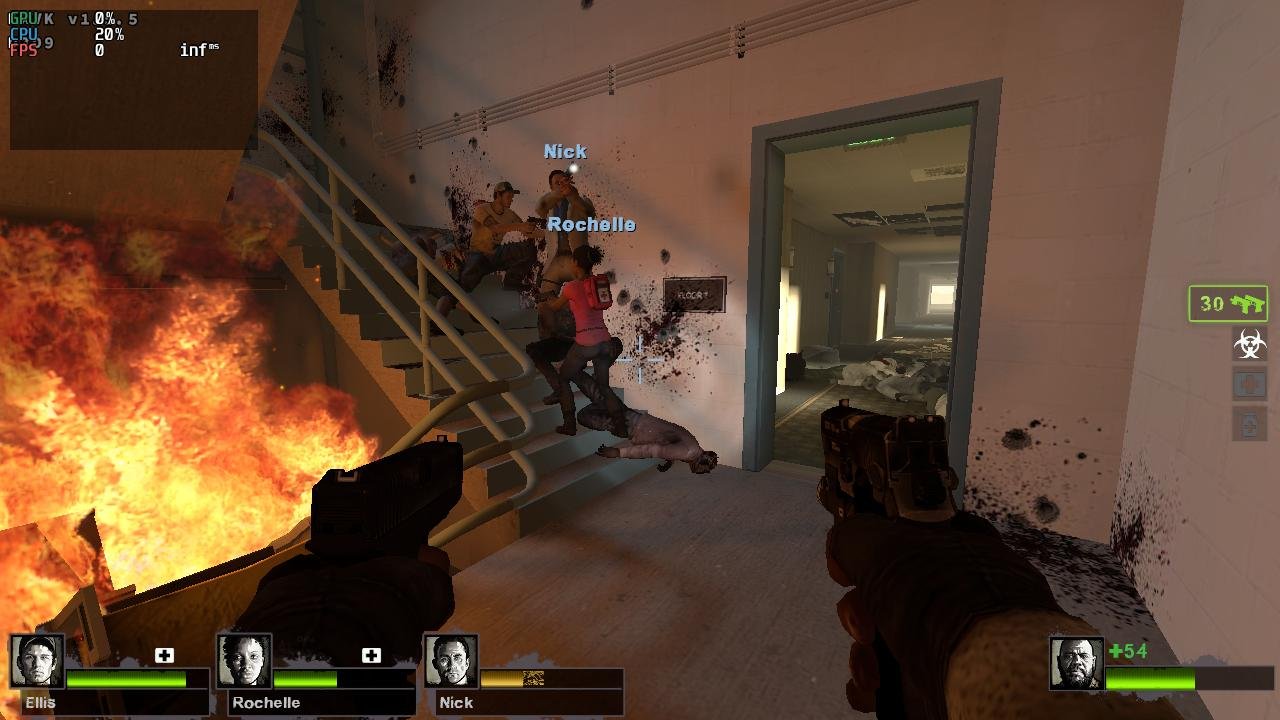Click your own survivor portrait
The image size is (1280, 720).
[x=1076, y=663]
